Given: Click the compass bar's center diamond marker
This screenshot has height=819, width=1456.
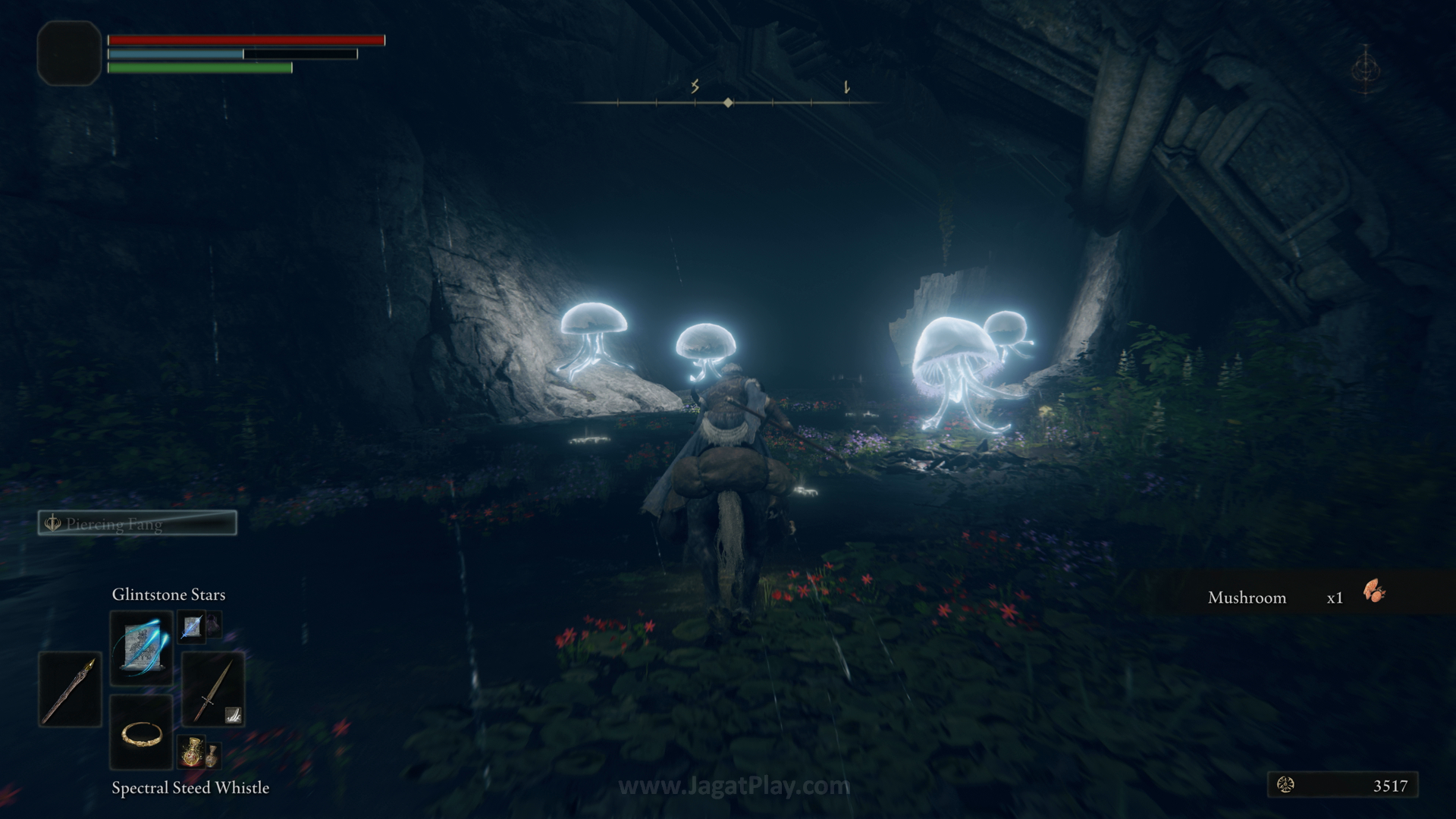Looking at the screenshot, I should click(x=728, y=102).
